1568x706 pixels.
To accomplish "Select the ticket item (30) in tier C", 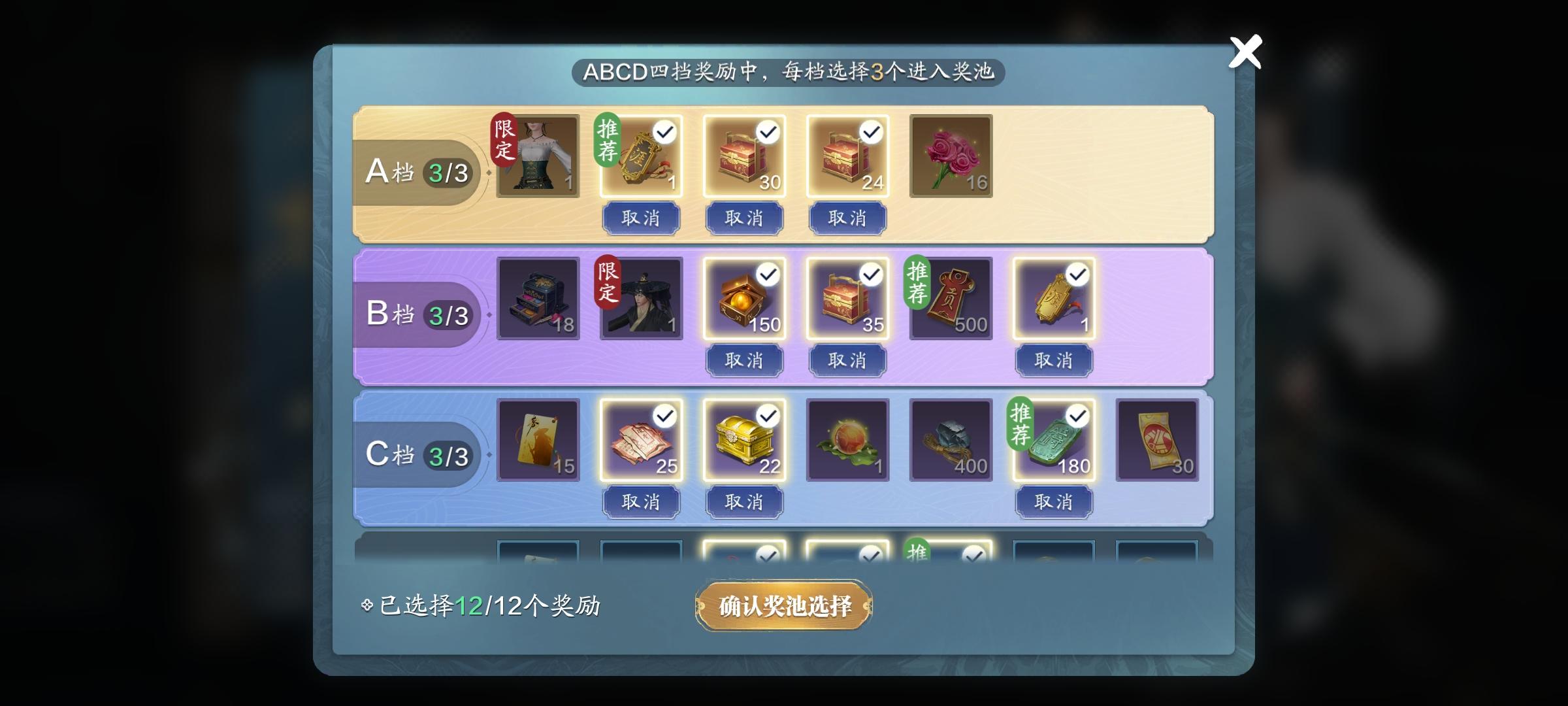I will [x=1157, y=440].
